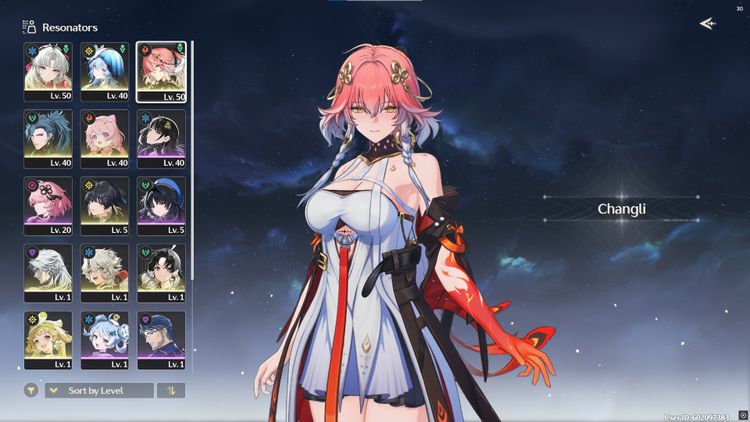Select the Lv. 20 pink-haired resonator
Screen dimensions: 750x422
pyautogui.click(x=48, y=204)
